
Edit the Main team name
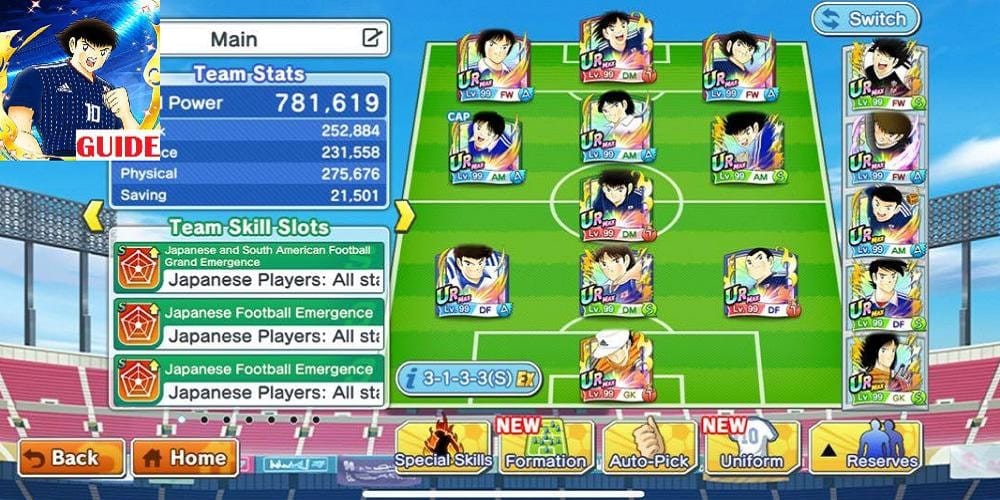(x=371, y=39)
